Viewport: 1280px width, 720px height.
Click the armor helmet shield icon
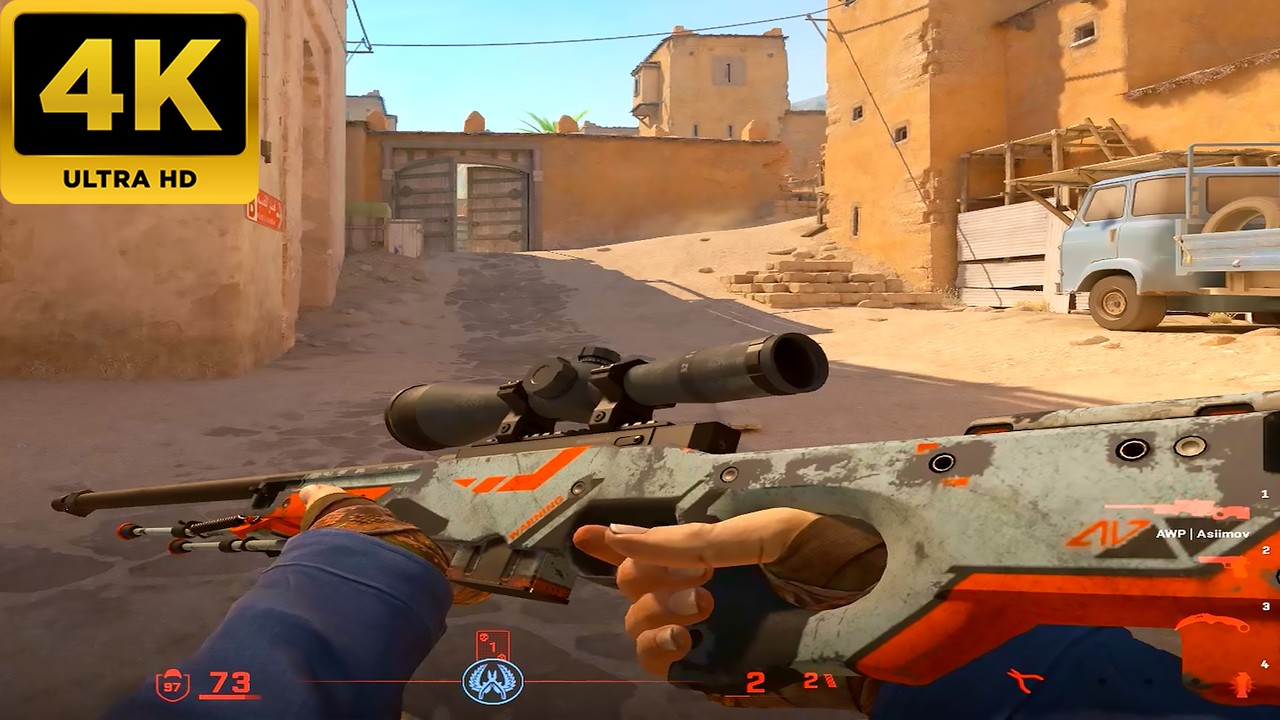[x=172, y=684]
